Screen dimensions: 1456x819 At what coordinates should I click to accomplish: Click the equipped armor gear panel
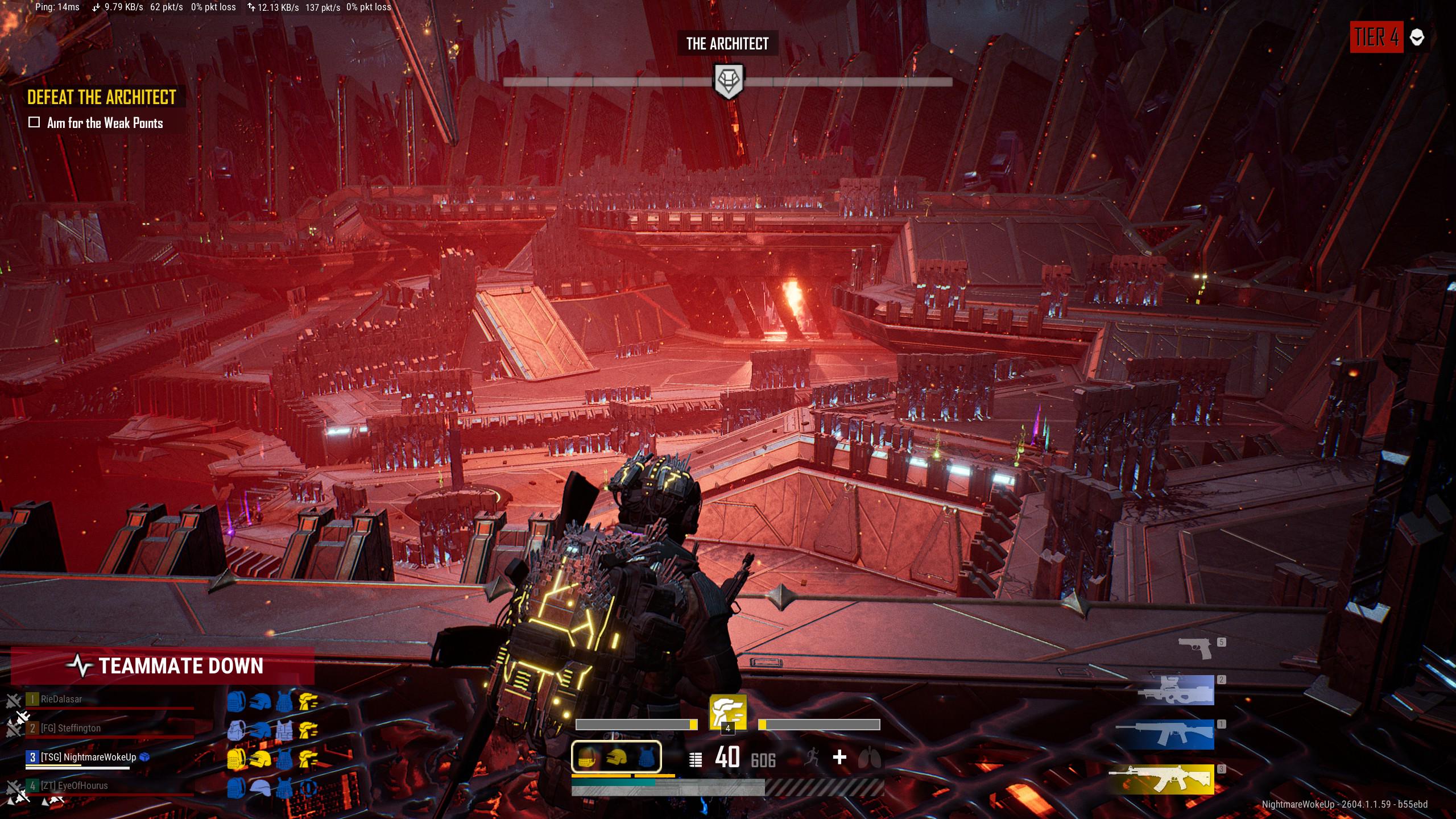(x=616, y=756)
